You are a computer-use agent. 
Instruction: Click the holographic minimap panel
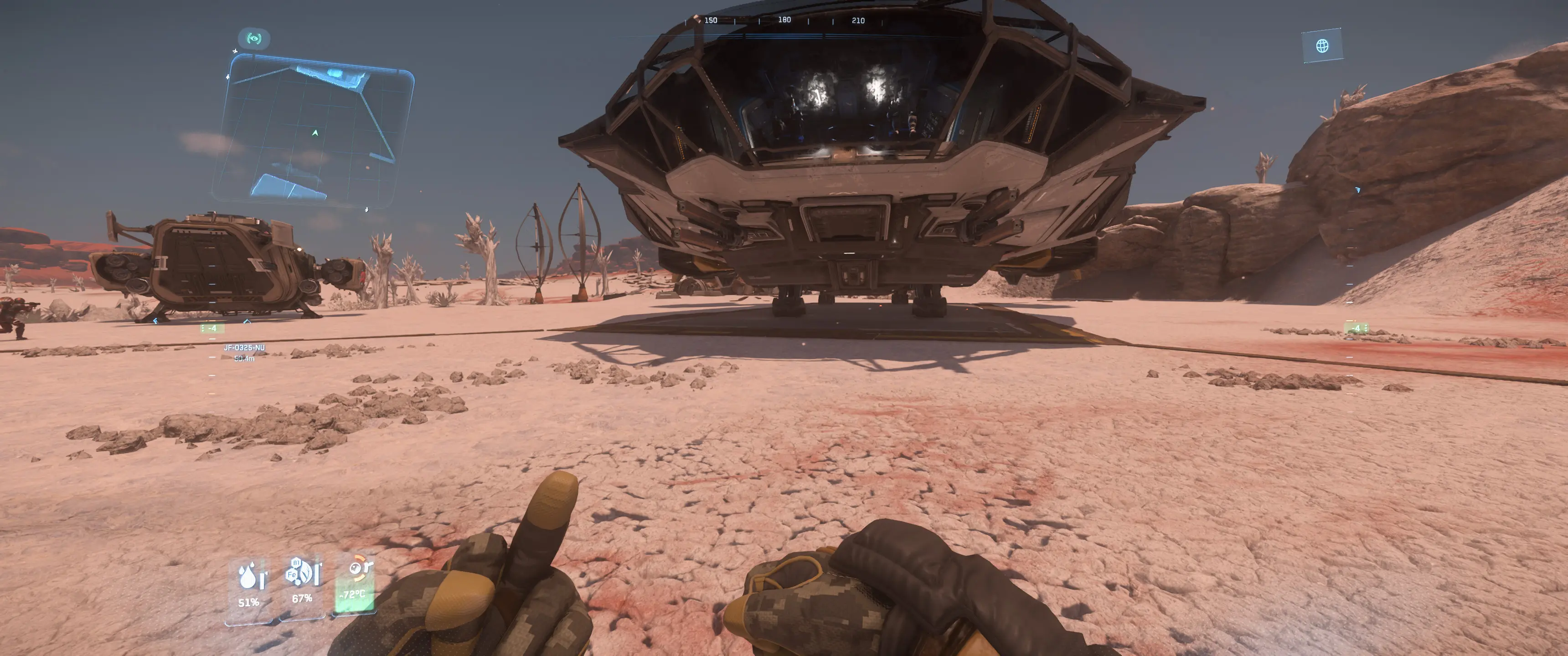pyautogui.click(x=315, y=131)
